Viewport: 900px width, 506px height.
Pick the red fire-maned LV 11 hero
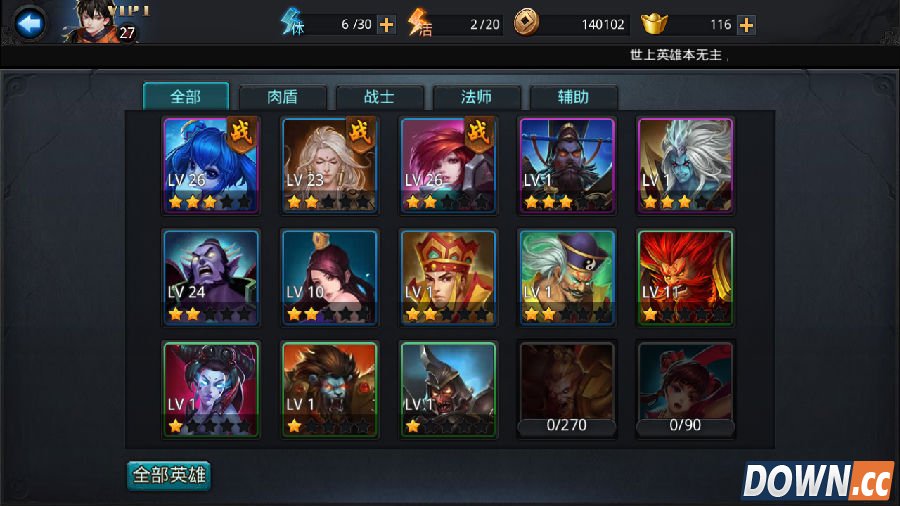(685, 277)
